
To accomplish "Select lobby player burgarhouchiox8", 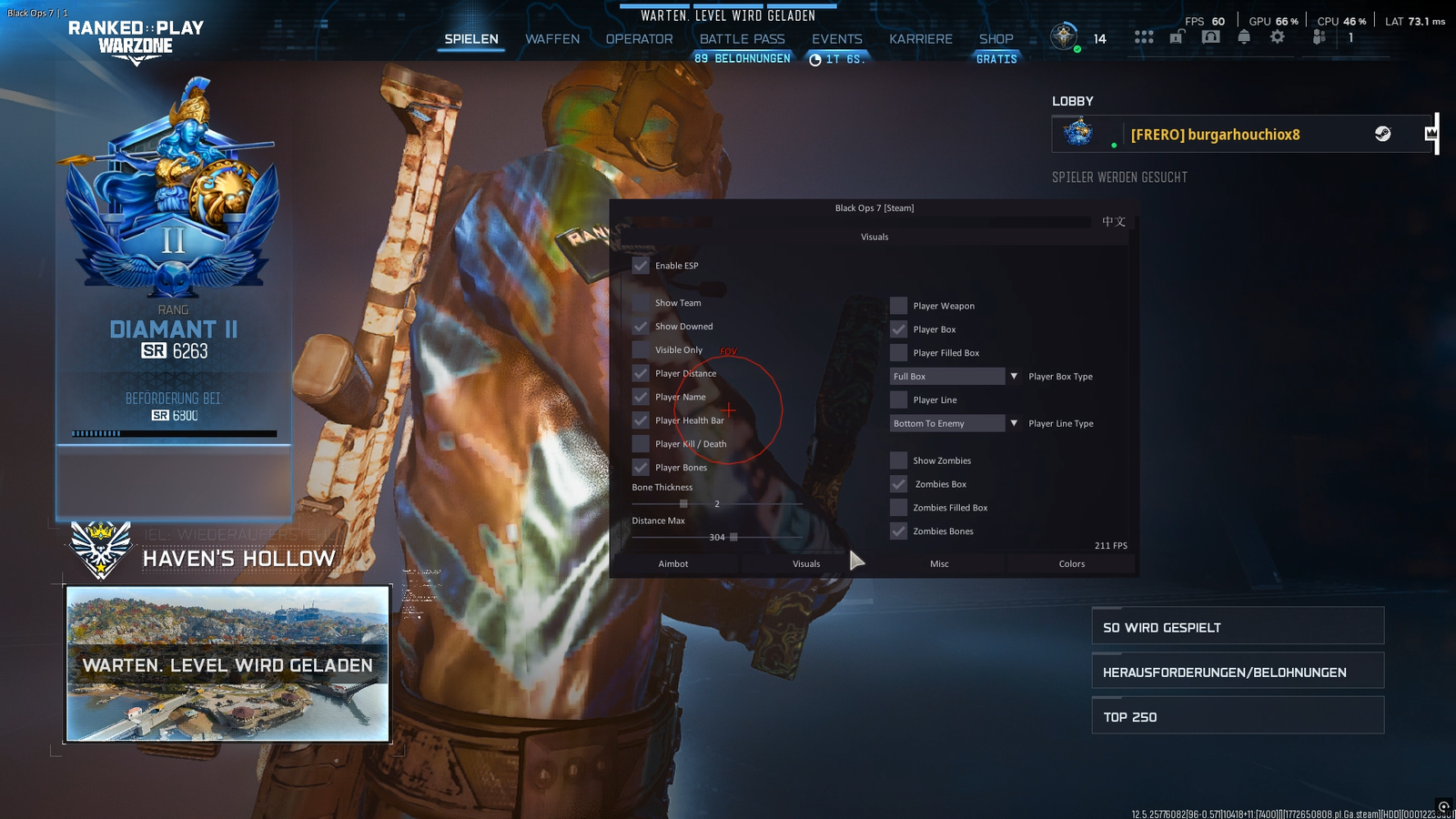I will click(x=1215, y=135).
